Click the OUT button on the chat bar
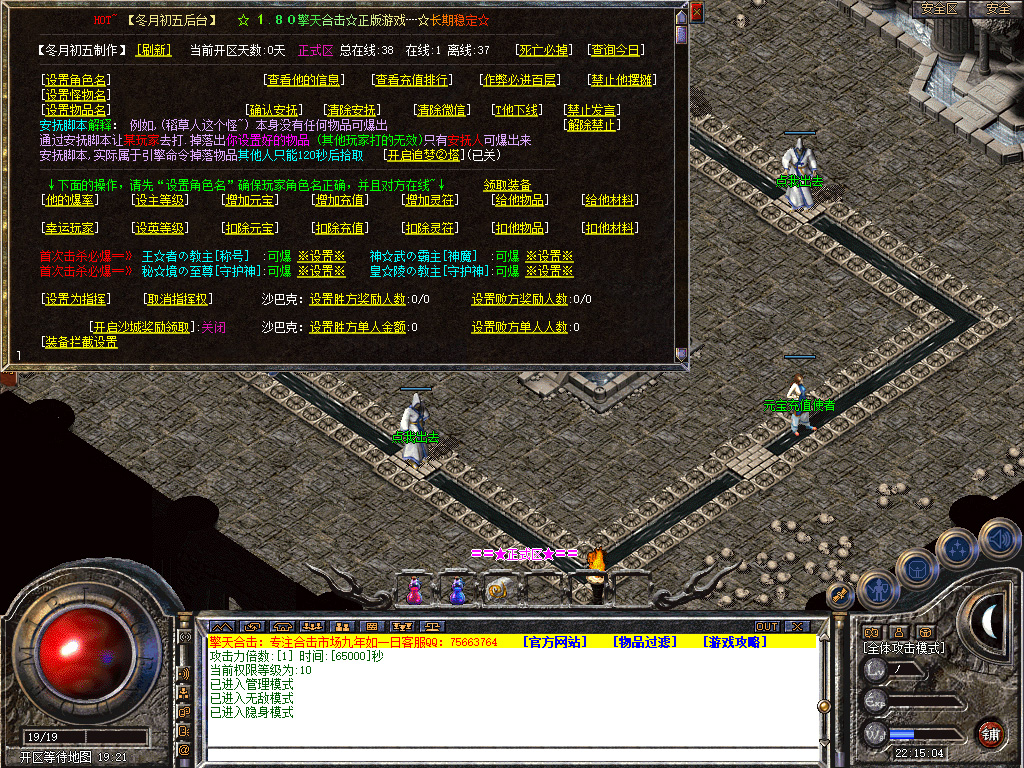 coord(766,627)
